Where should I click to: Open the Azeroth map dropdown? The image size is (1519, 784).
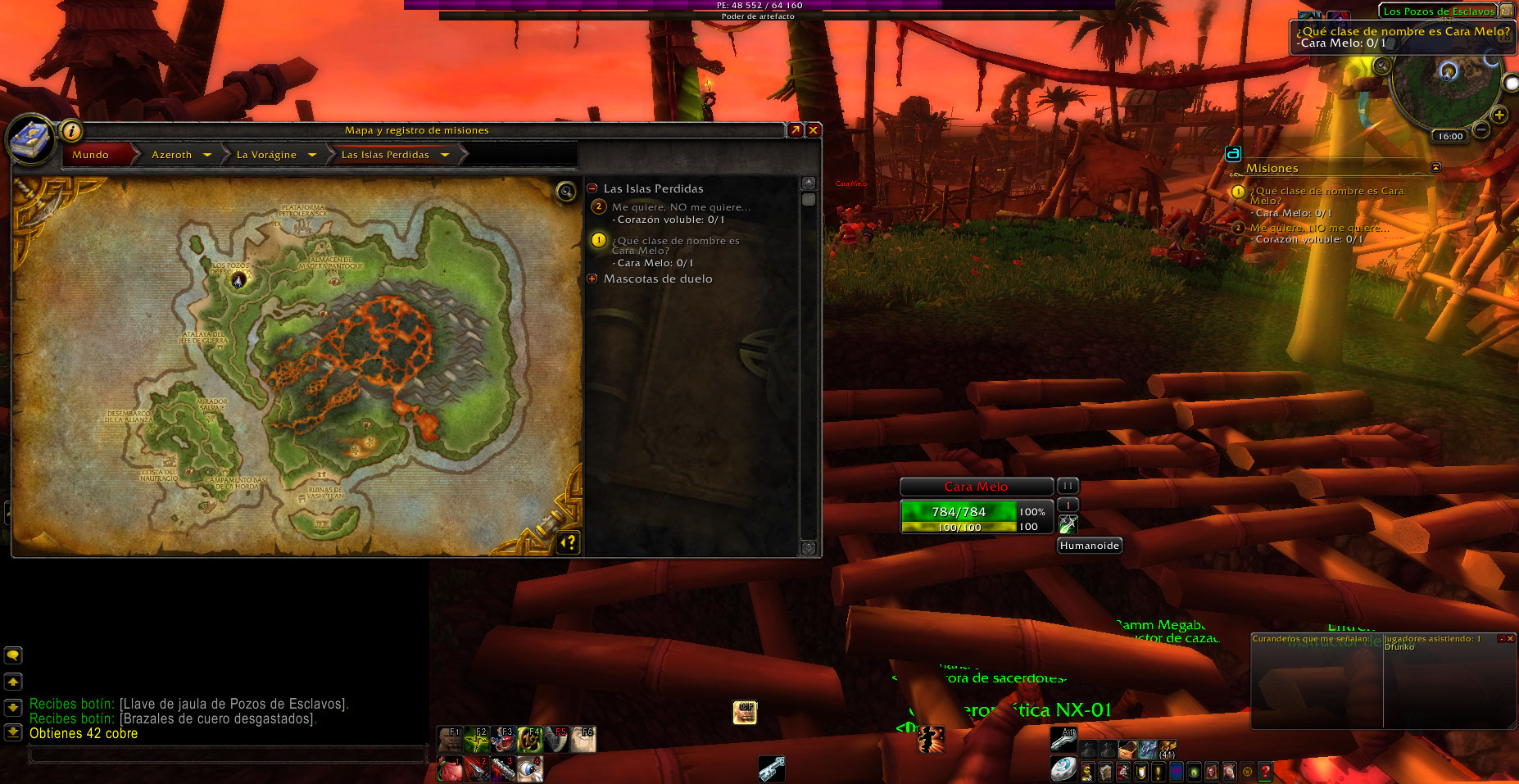pos(207,155)
